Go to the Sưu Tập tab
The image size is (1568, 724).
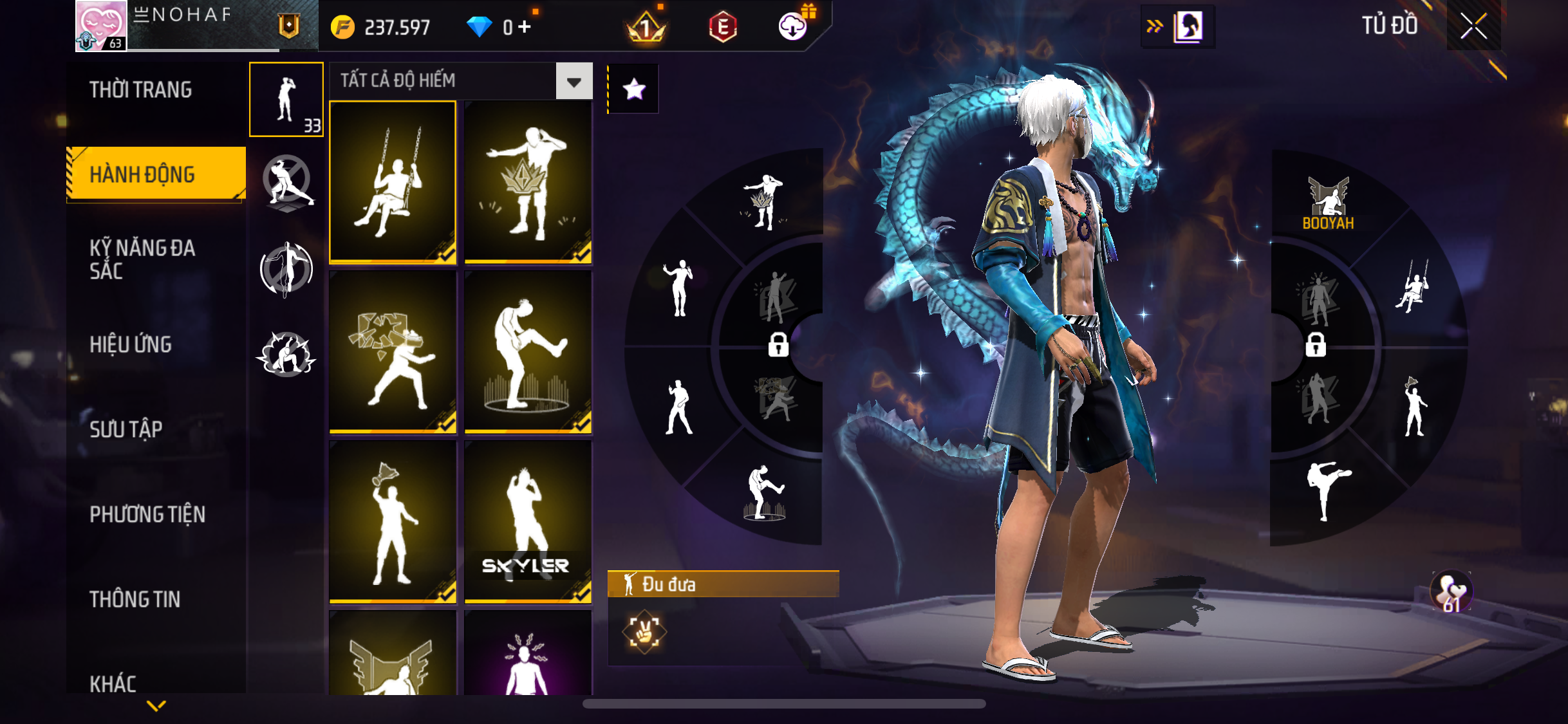pyautogui.click(x=126, y=429)
